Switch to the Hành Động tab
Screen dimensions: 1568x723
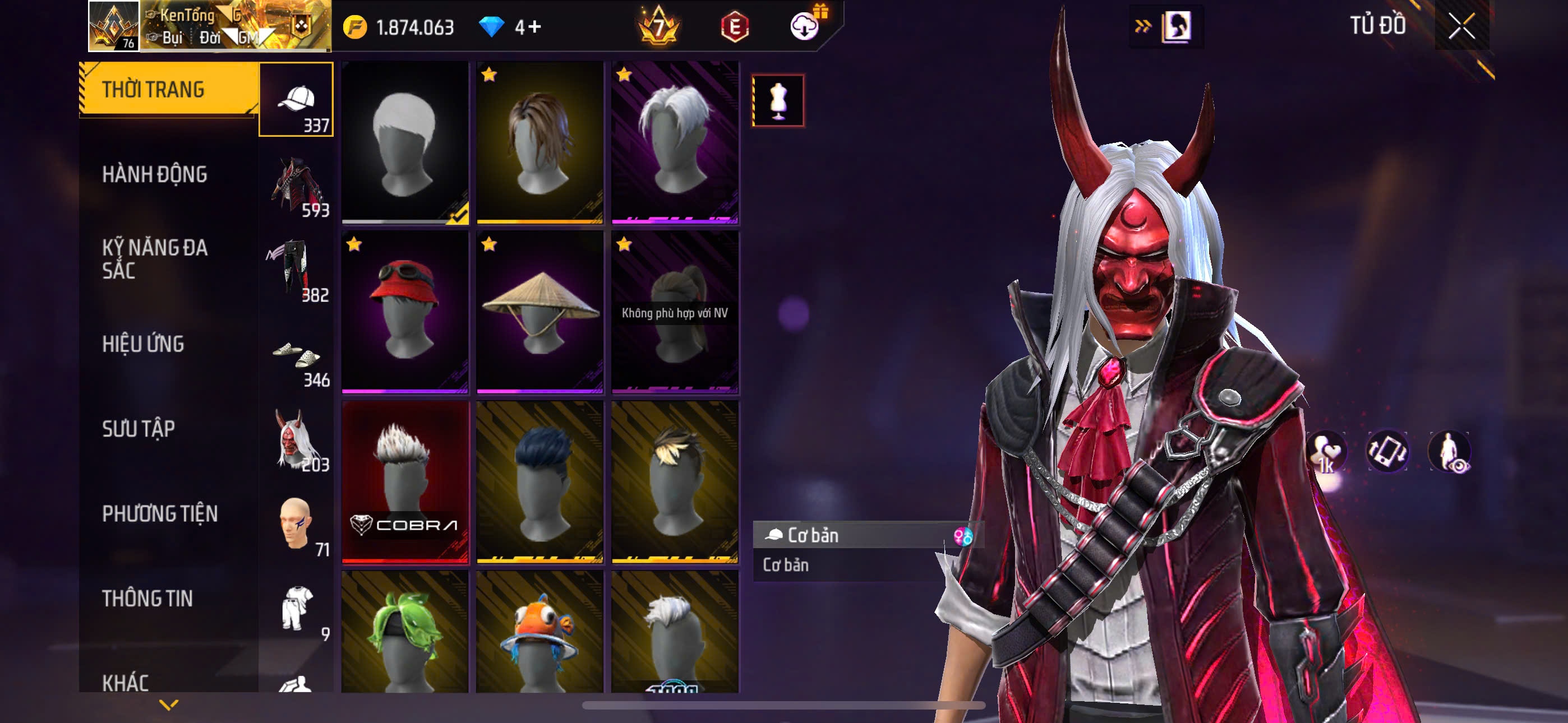pyautogui.click(x=155, y=175)
